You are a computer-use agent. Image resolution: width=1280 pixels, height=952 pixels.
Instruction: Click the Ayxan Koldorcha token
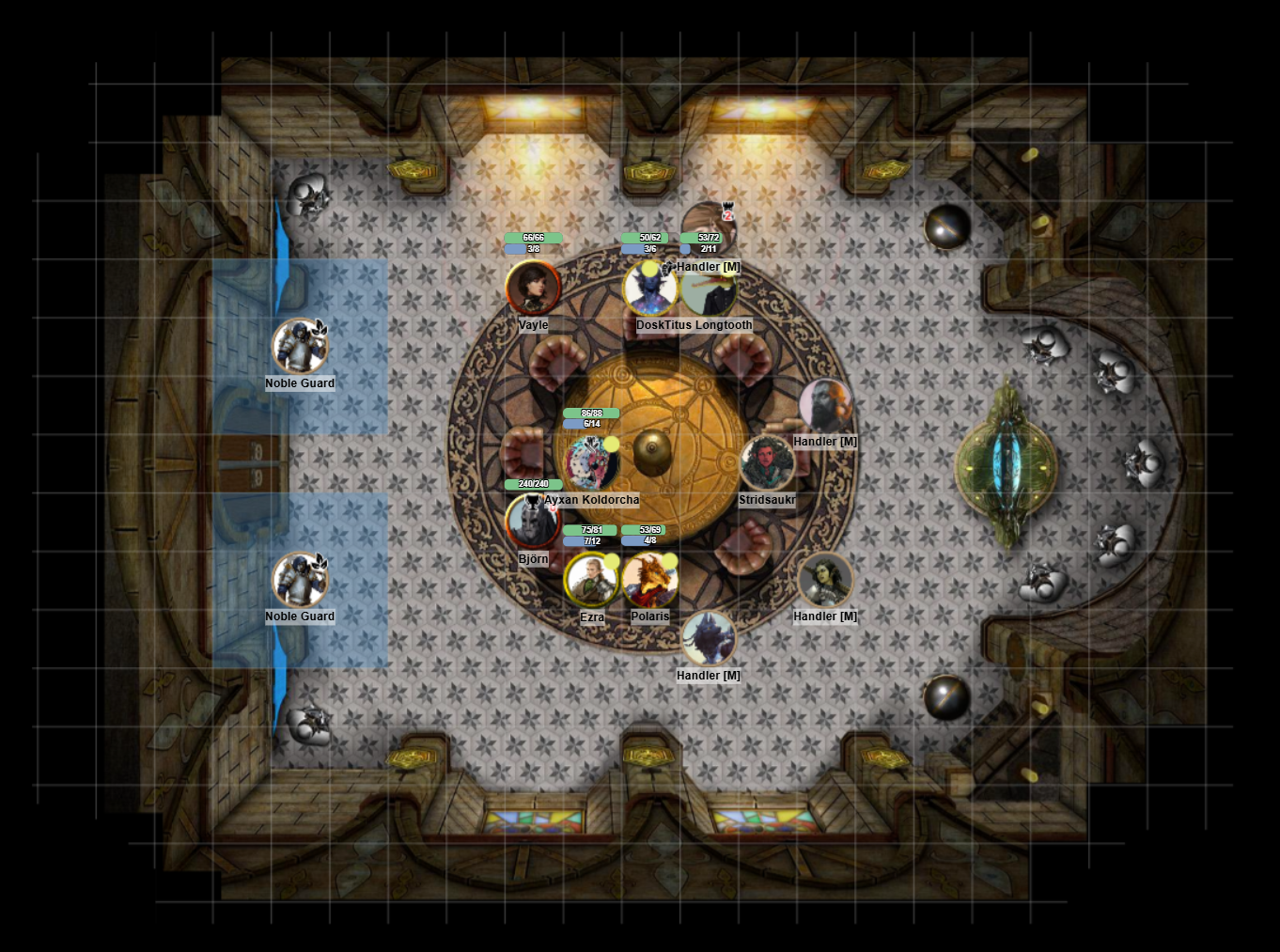pos(591,462)
